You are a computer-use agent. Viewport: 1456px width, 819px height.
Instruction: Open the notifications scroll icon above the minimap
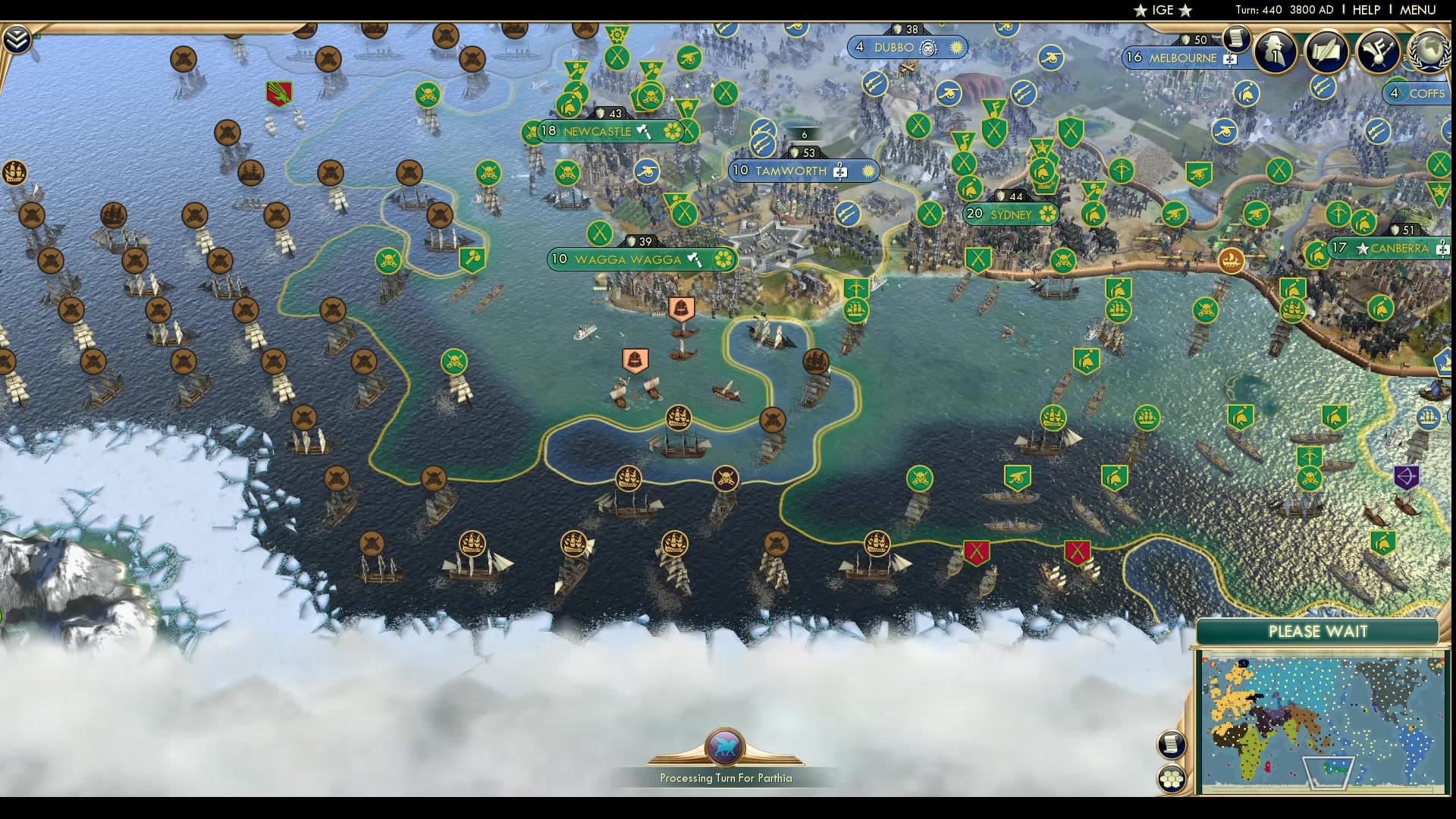[1171, 744]
